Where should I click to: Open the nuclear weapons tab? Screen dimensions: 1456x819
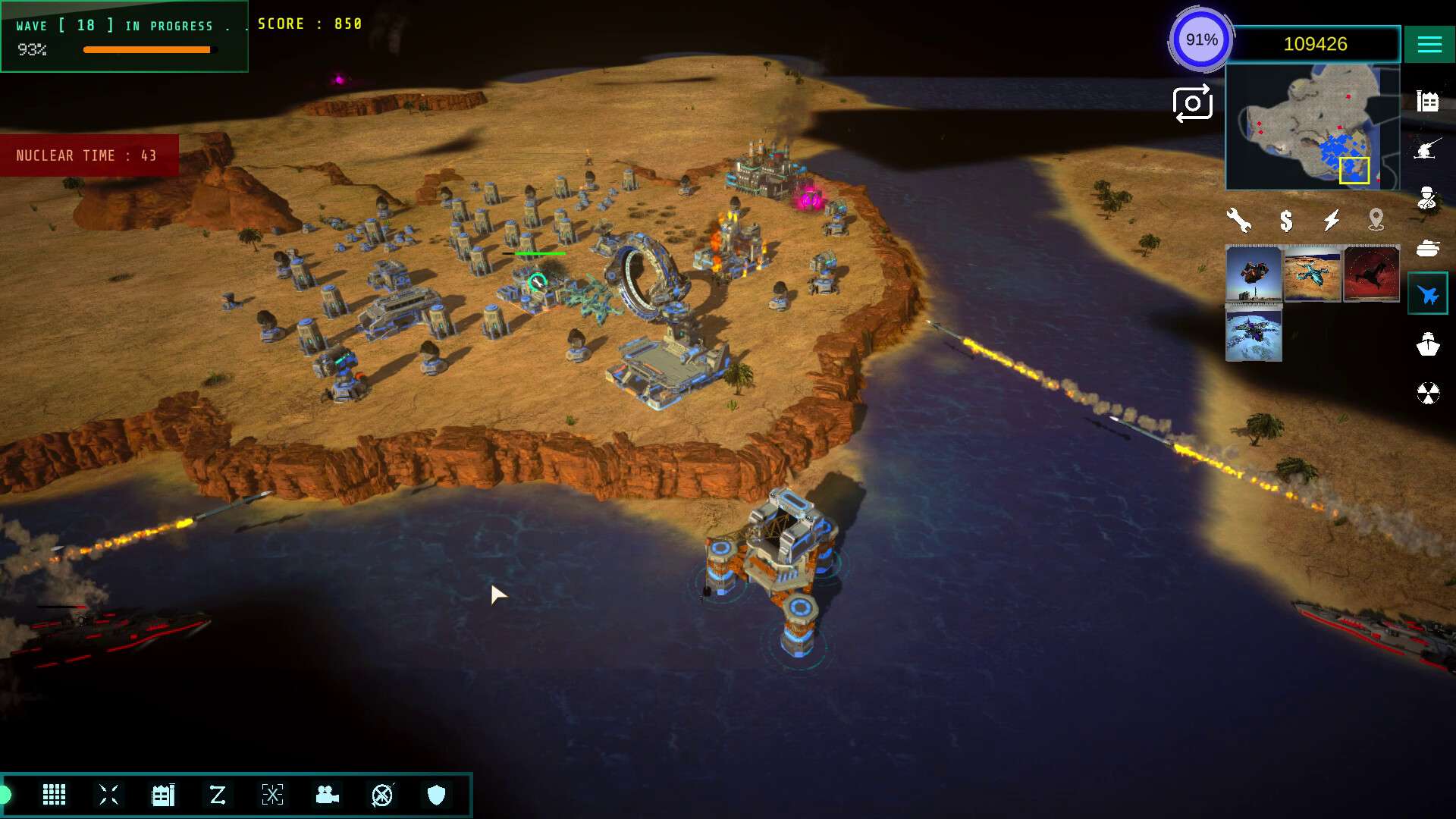[x=1427, y=394]
